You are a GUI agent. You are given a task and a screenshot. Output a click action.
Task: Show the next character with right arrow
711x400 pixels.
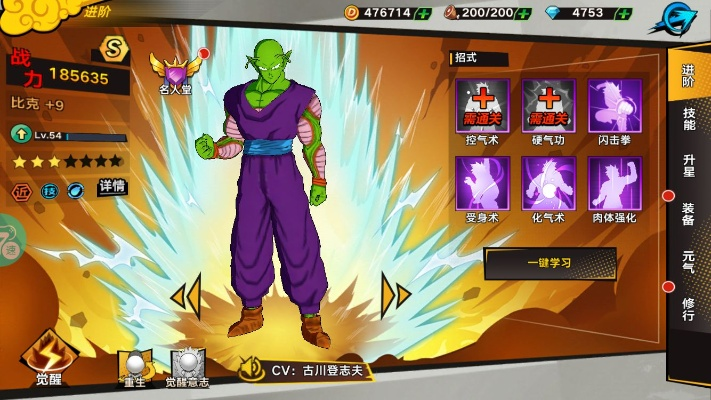pyautogui.click(x=396, y=295)
